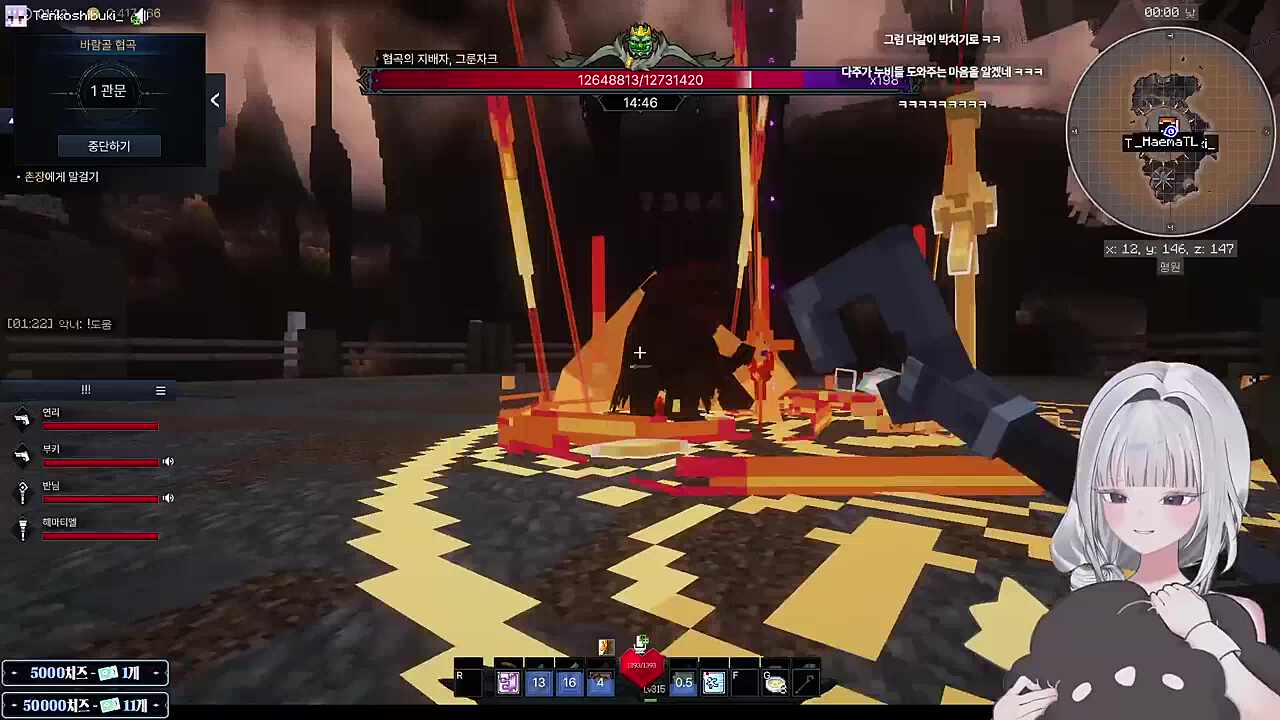The width and height of the screenshot is (1280, 720).
Task: Activate the purple rune skill slot
Action: (x=508, y=683)
